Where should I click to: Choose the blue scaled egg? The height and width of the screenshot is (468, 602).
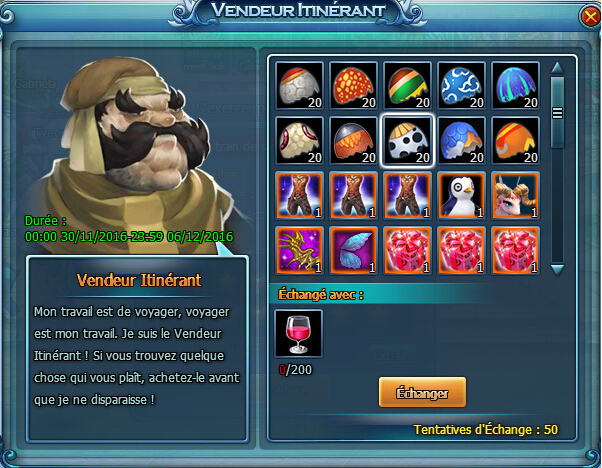462,140
